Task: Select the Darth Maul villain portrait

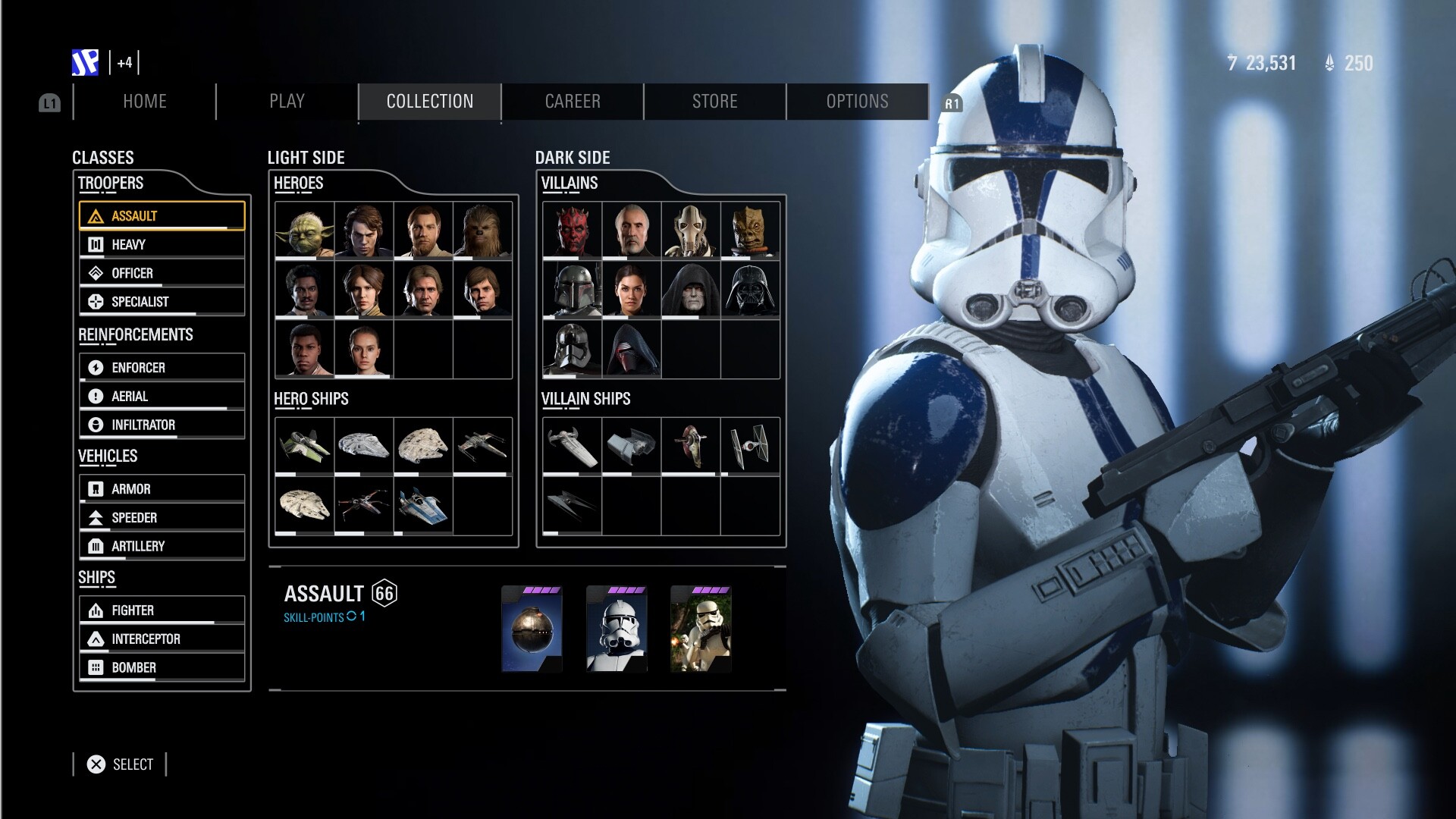Action: click(x=573, y=230)
